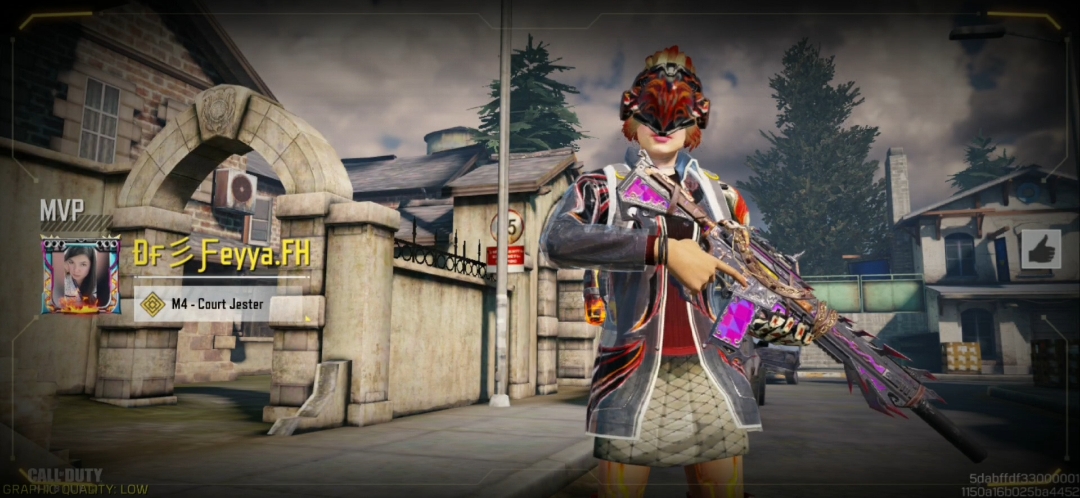The width and height of the screenshot is (1080, 498).
Task: Open the MVP player's avatar portrait
Action: pyautogui.click(x=80, y=275)
